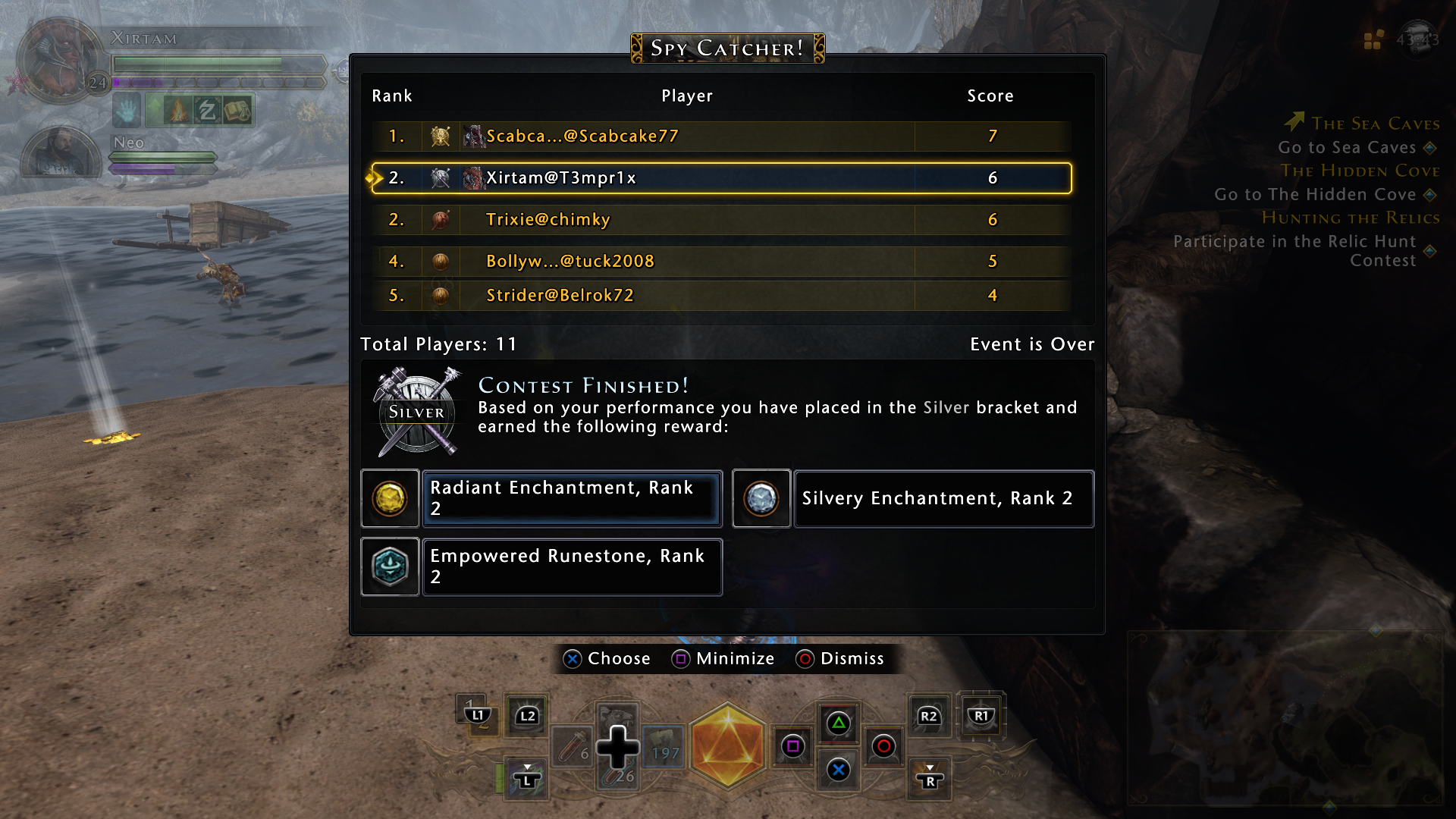This screenshot has width=1456, height=819.
Task: Click the currency pouch icon showing 197
Action: (x=663, y=748)
